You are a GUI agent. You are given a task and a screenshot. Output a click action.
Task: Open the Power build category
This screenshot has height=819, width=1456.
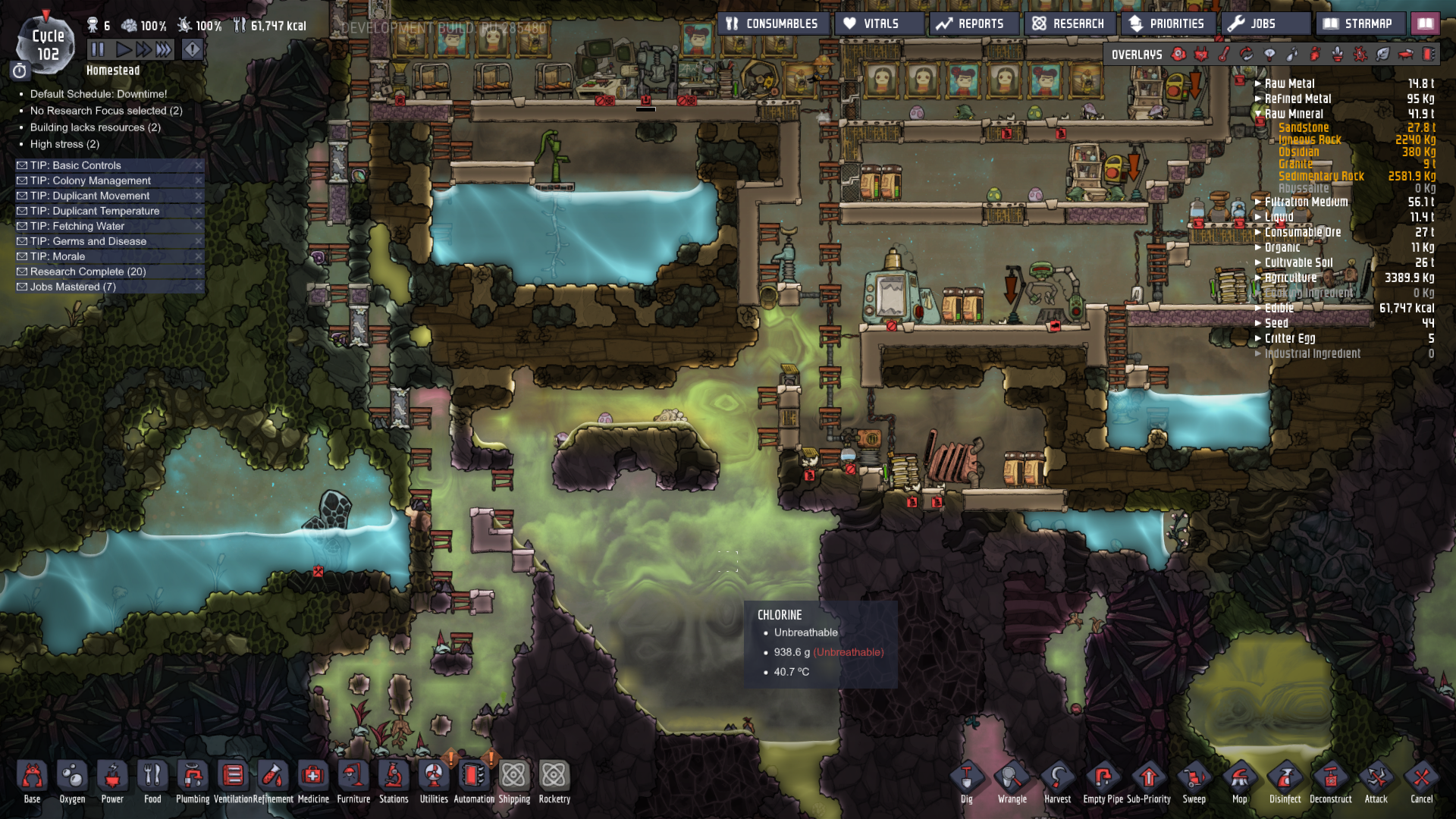[x=112, y=780]
